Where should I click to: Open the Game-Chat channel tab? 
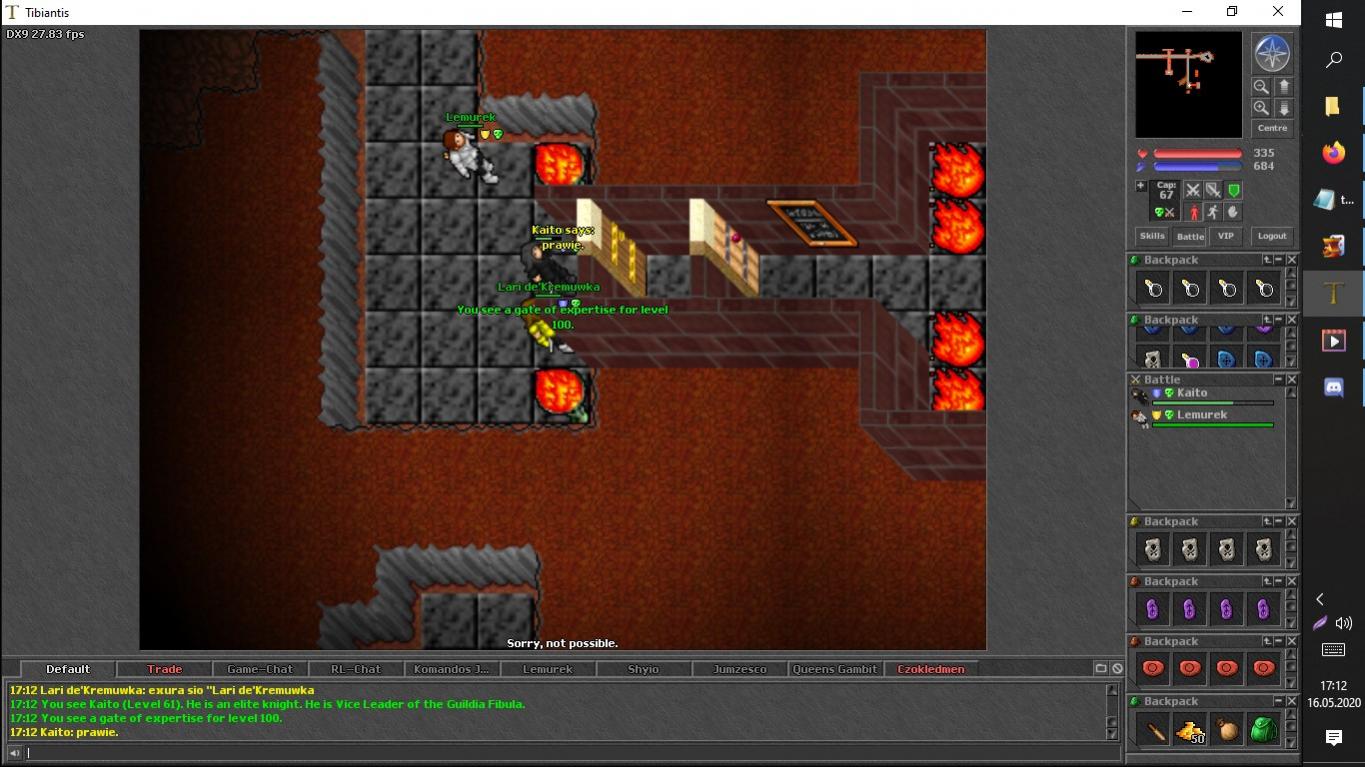(260, 669)
